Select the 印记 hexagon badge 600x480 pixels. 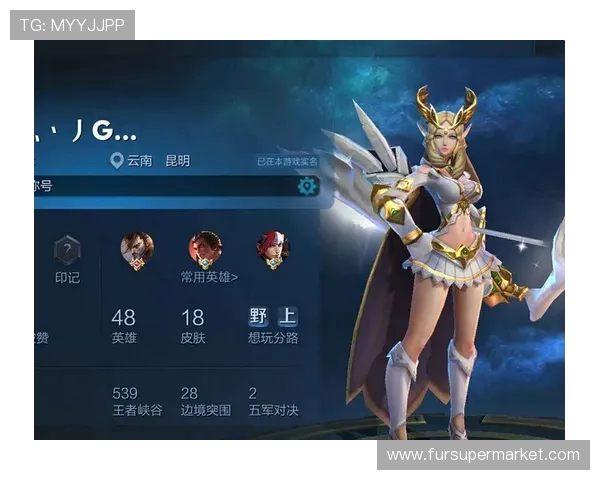67,251
